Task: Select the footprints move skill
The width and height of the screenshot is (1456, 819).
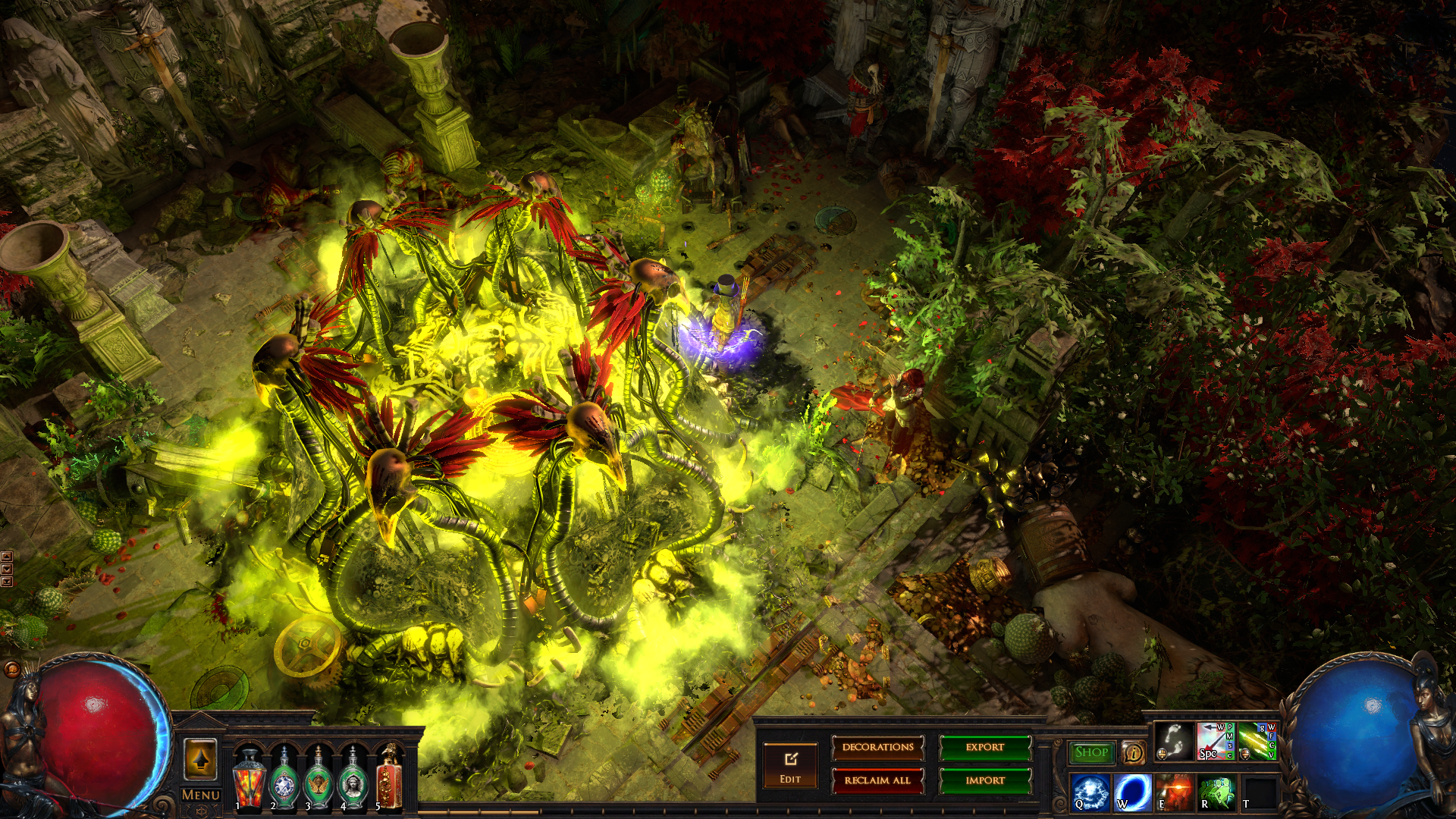Action: [1174, 741]
